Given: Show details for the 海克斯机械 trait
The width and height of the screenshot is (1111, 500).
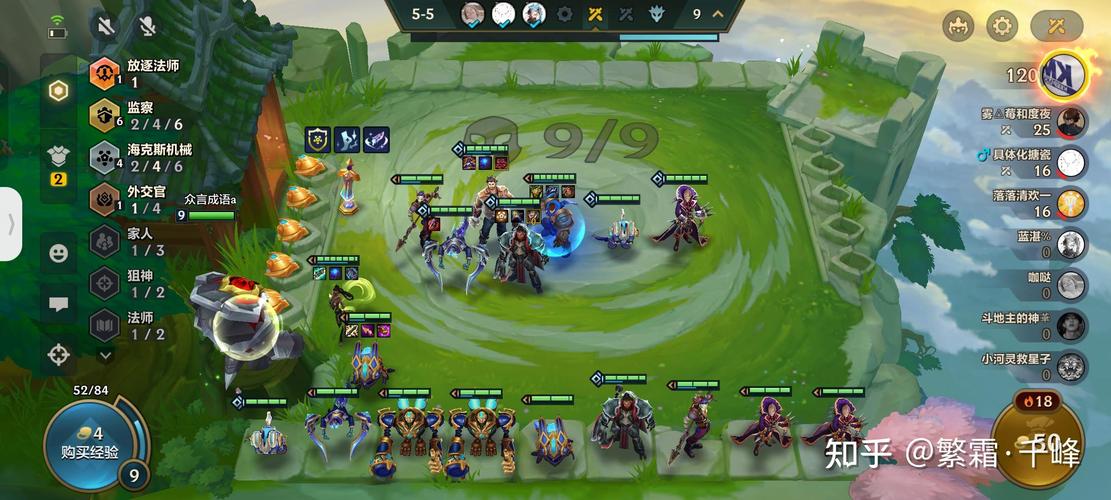Looking at the screenshot, I should click(105, 157).
